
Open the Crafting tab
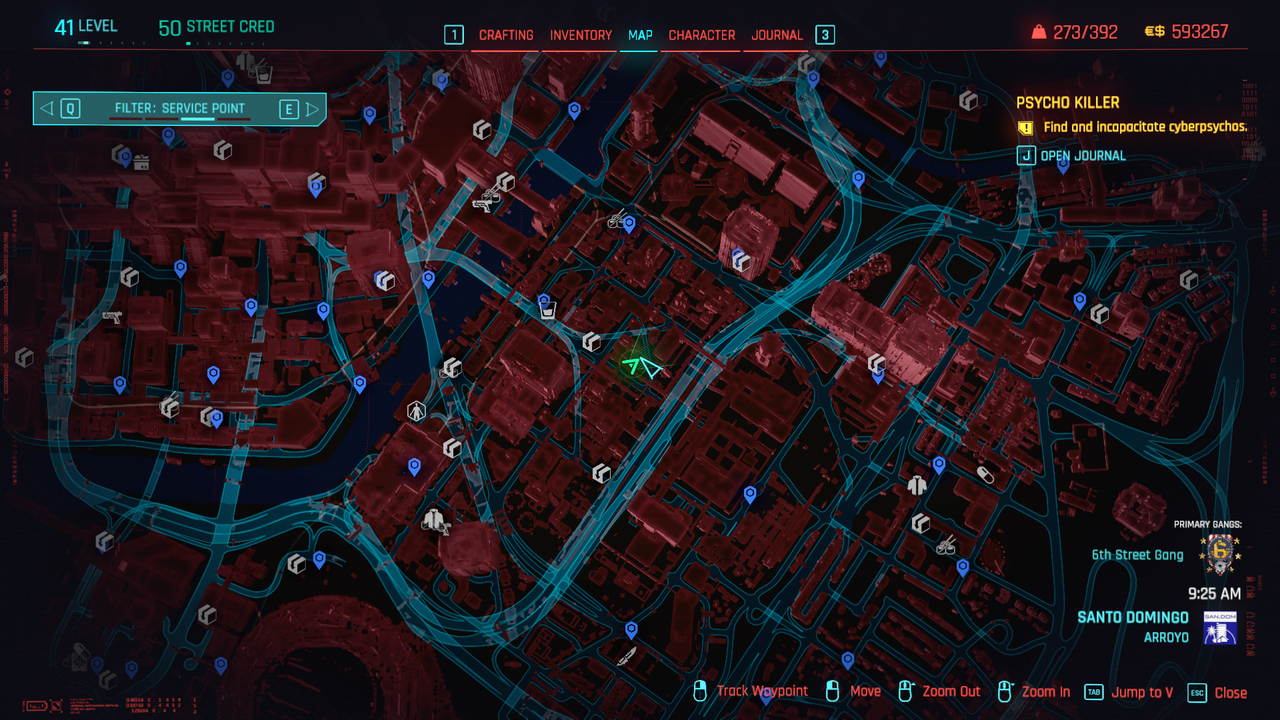click(506, 35)
